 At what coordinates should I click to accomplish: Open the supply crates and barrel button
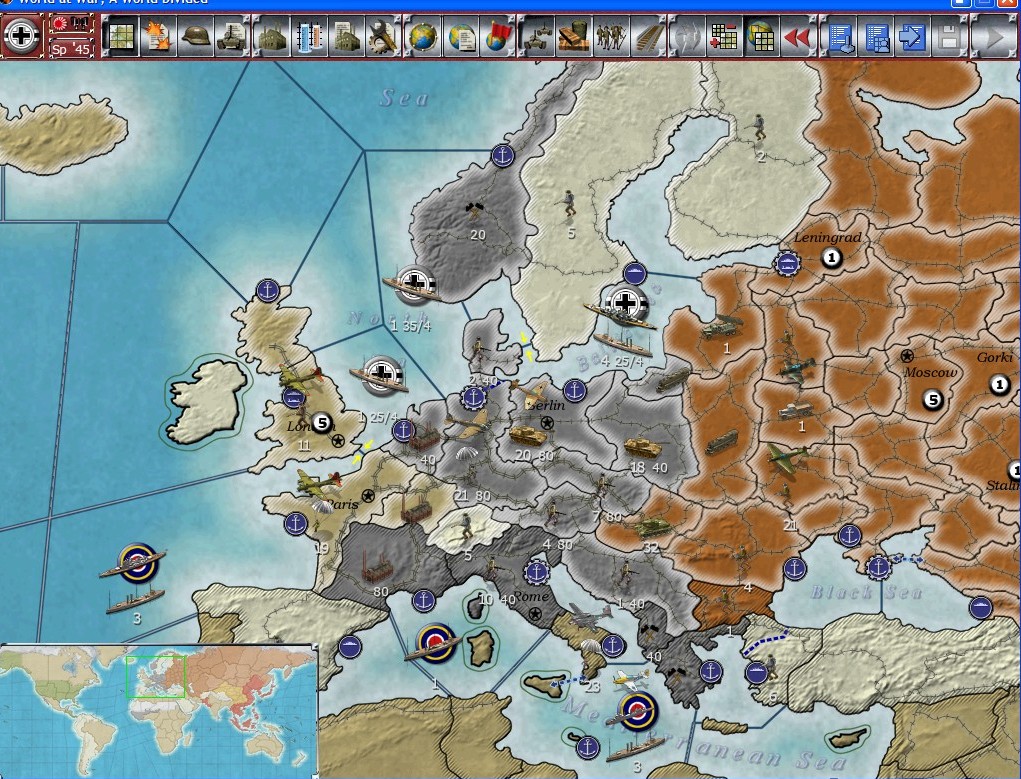[573, 37]
